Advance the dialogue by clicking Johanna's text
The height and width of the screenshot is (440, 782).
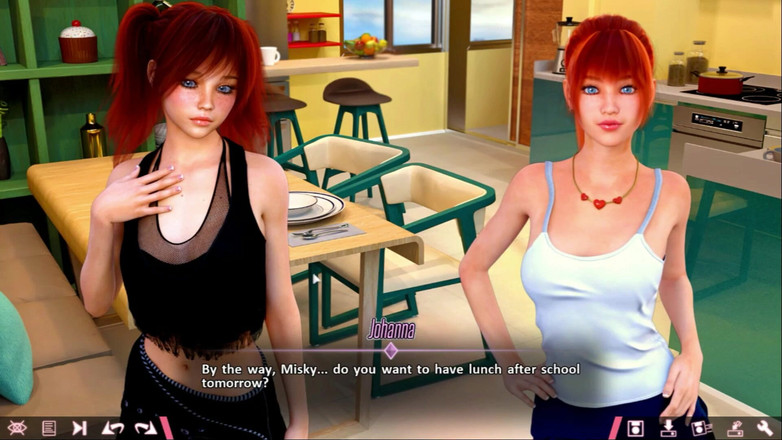point(390,376)
